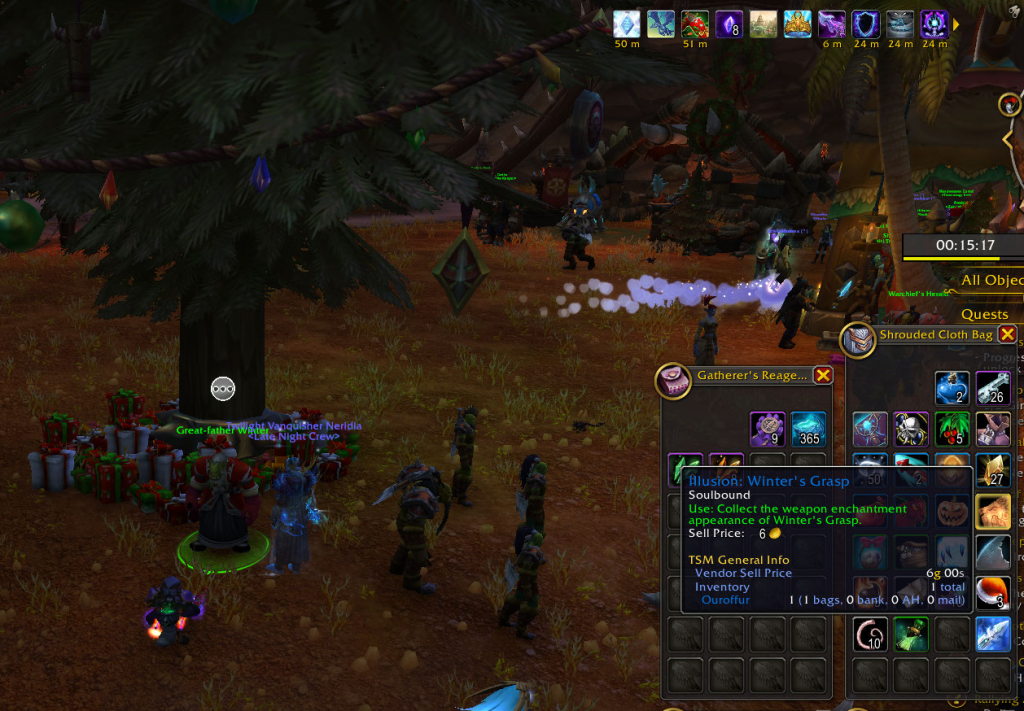Expand the buff bar with the yellow arrow
The width and height of the screenshot is (1024, 711).
(x=956, y=24)
